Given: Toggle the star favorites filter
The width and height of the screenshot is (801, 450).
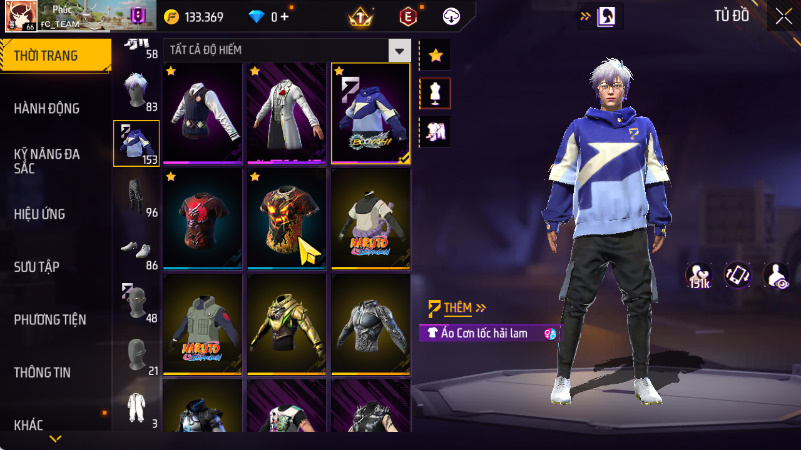Looking at the screenshot, I should point(435,56).
